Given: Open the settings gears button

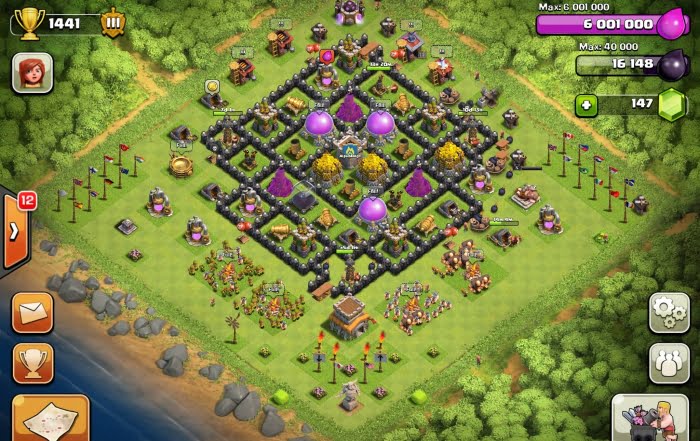Looking at the screenshot, I should click(668, 312).
